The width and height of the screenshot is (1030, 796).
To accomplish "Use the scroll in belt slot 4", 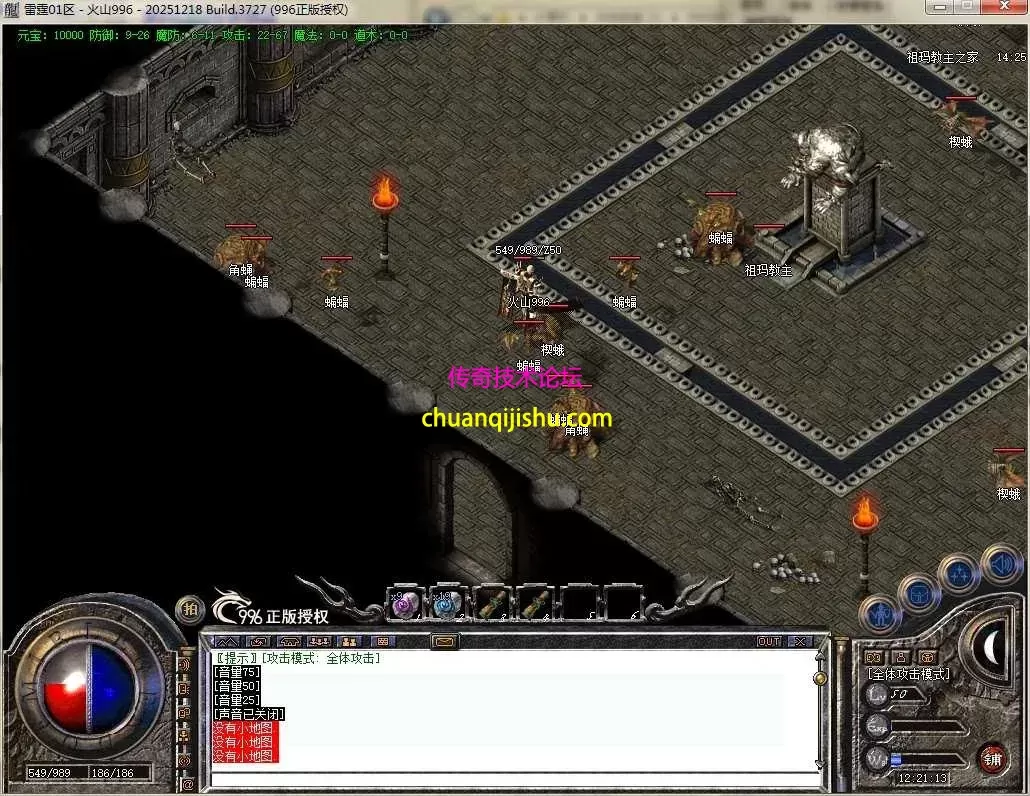I will tap(535, 604).
